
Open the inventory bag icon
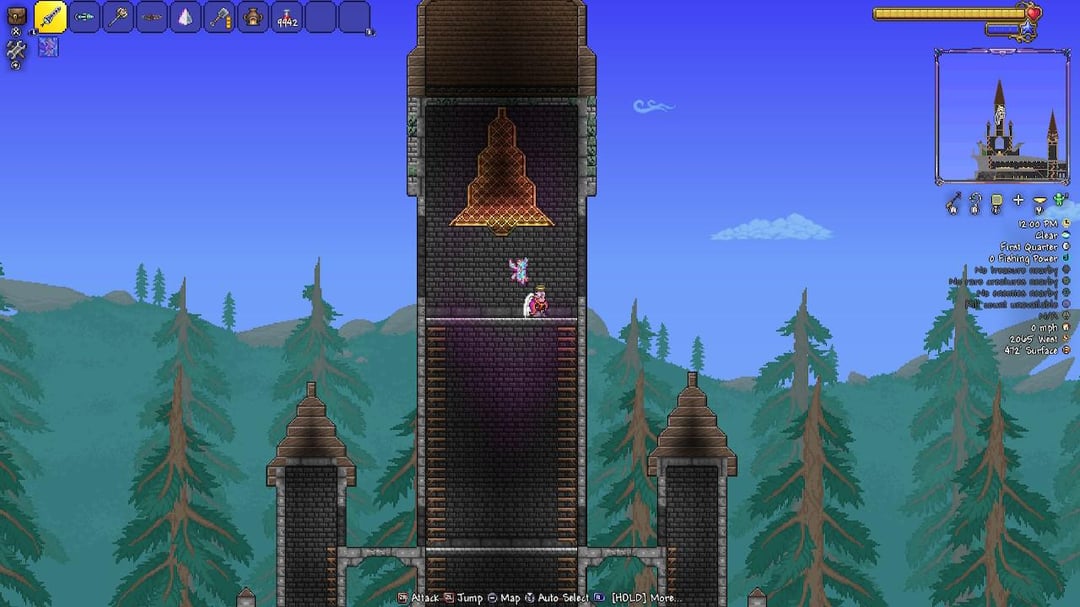(16, 17)
